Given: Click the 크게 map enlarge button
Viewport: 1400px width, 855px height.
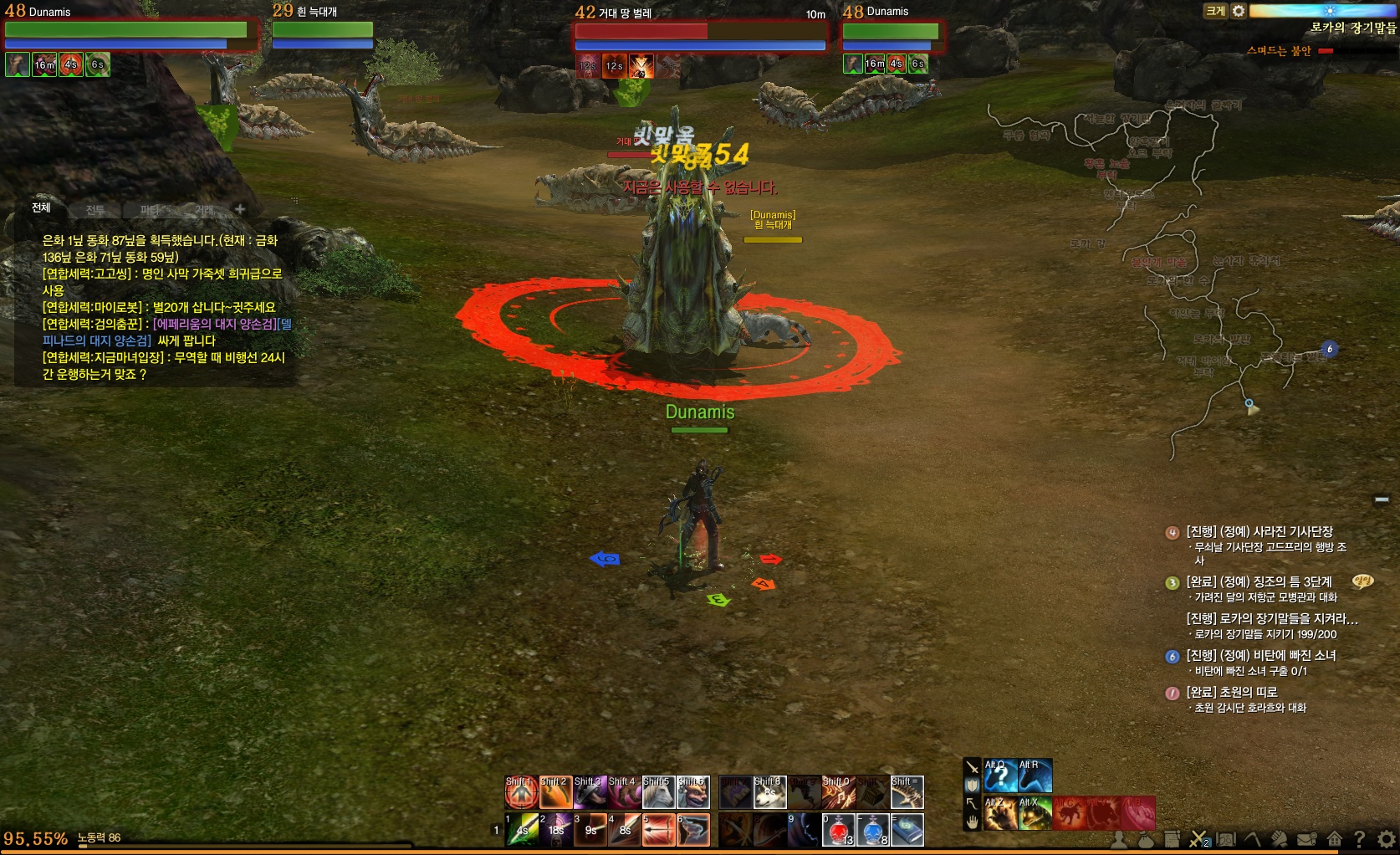Looking at the screenshot, I should pos(1214,11).
